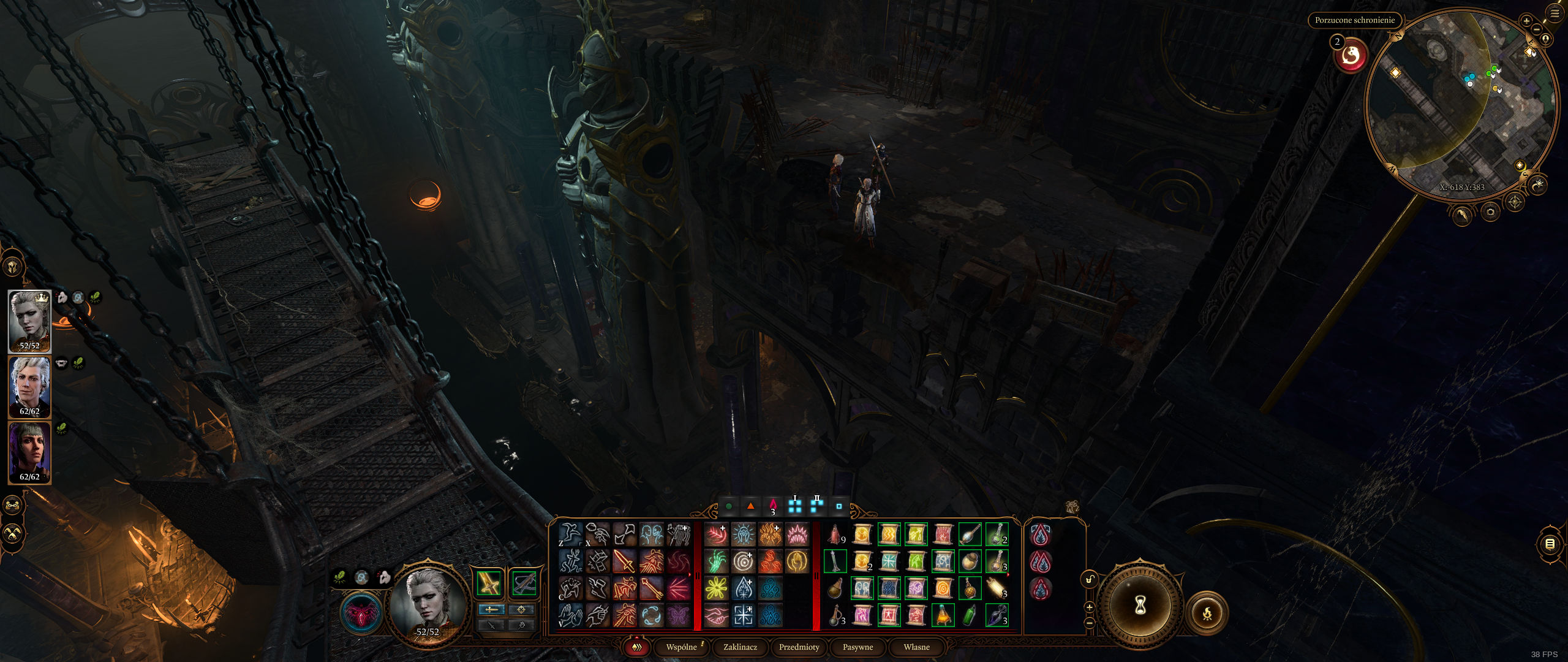This screenshot has width=1568, height=662.
Task: End turn with the hourglass button
Action: [x=1140, y=606]
